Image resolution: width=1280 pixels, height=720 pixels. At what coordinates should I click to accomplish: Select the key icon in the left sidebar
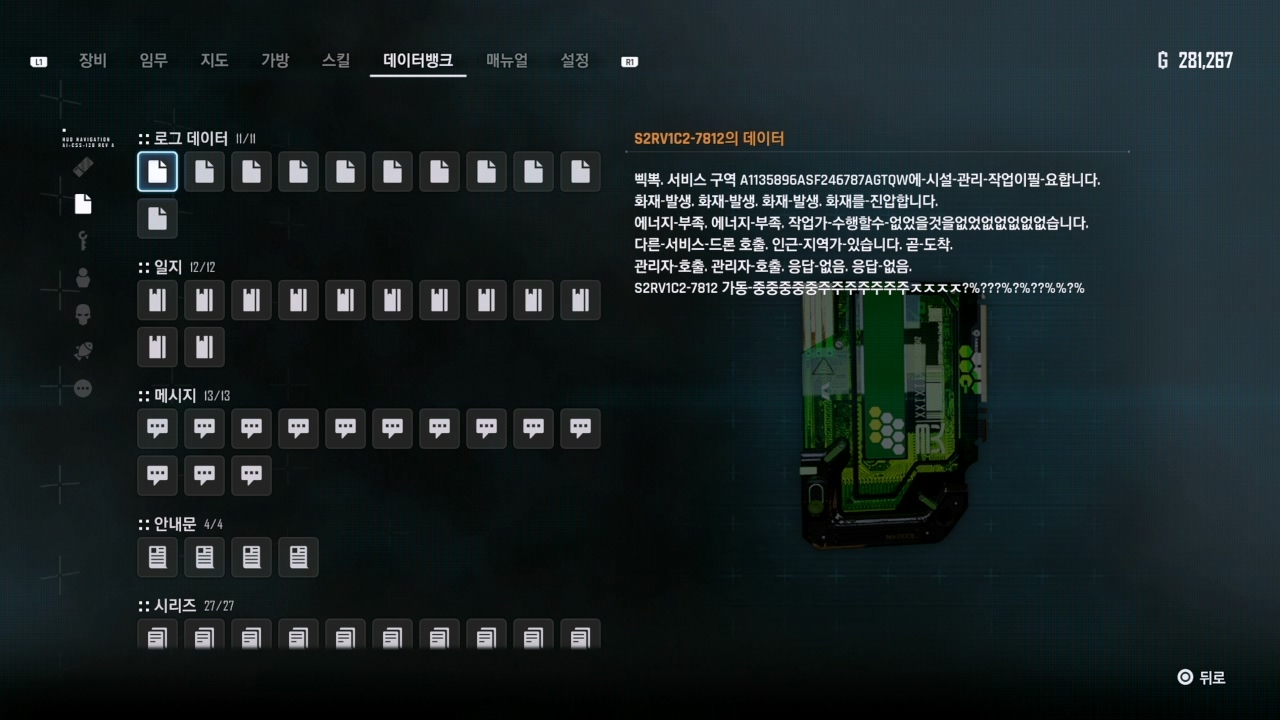coord(83,240)
